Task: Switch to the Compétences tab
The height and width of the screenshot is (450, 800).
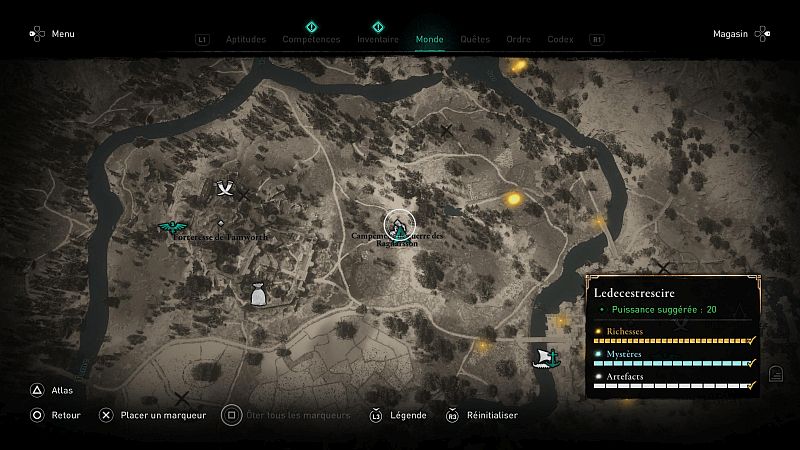Action: 311,40
